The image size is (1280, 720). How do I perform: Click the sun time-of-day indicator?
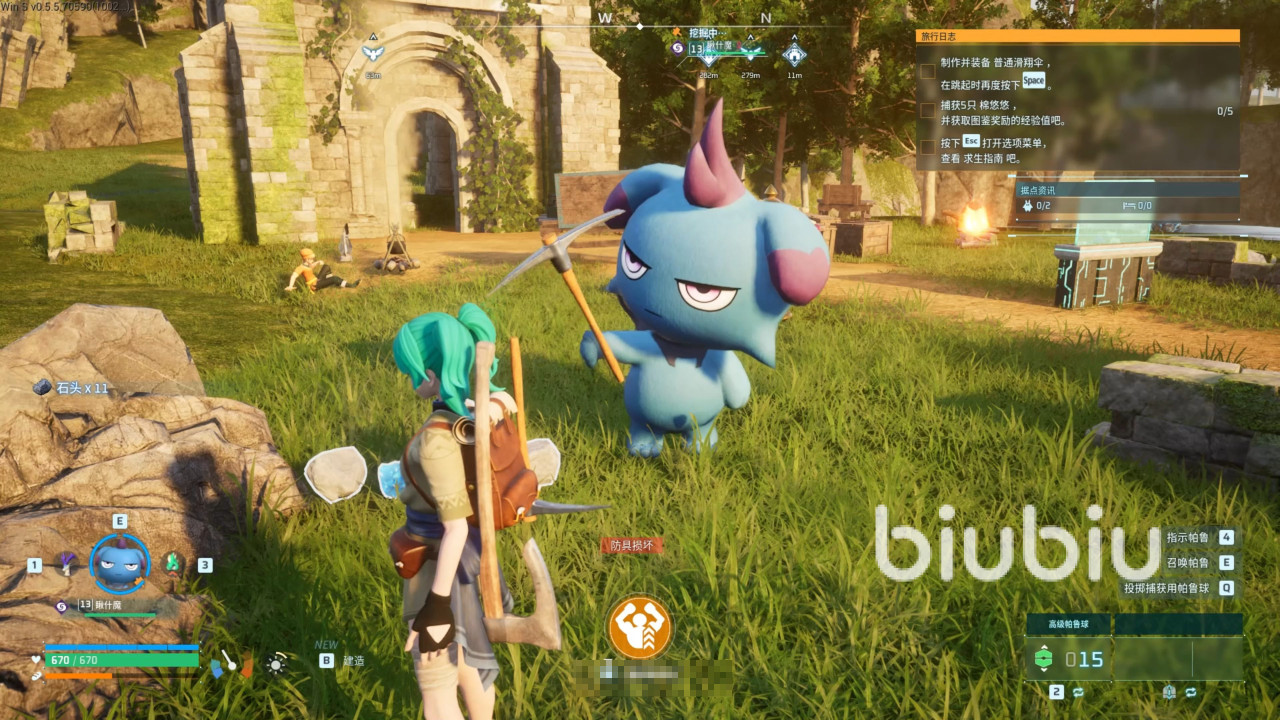coord(276,662)
